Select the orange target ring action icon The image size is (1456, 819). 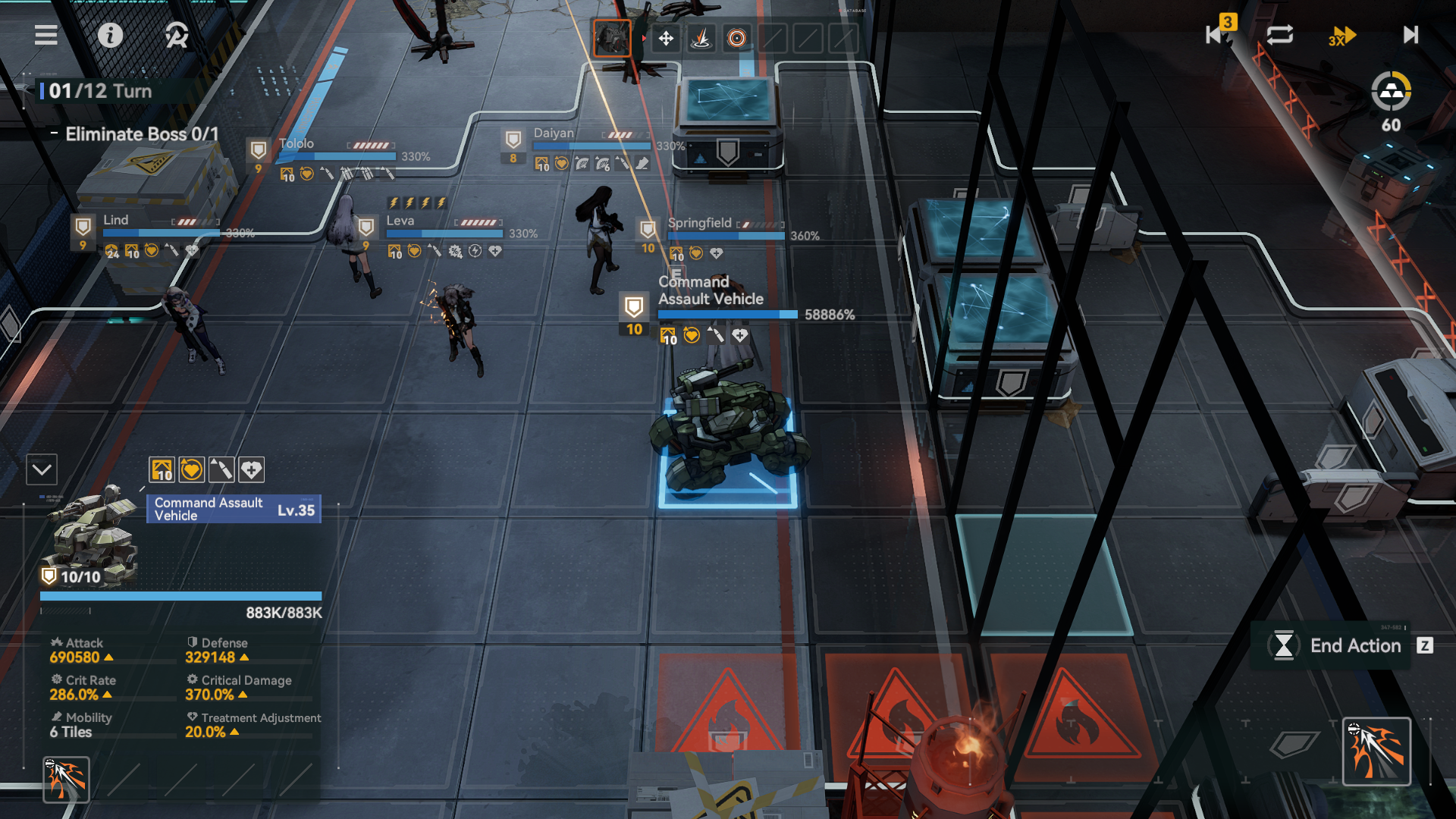(736, 38)
